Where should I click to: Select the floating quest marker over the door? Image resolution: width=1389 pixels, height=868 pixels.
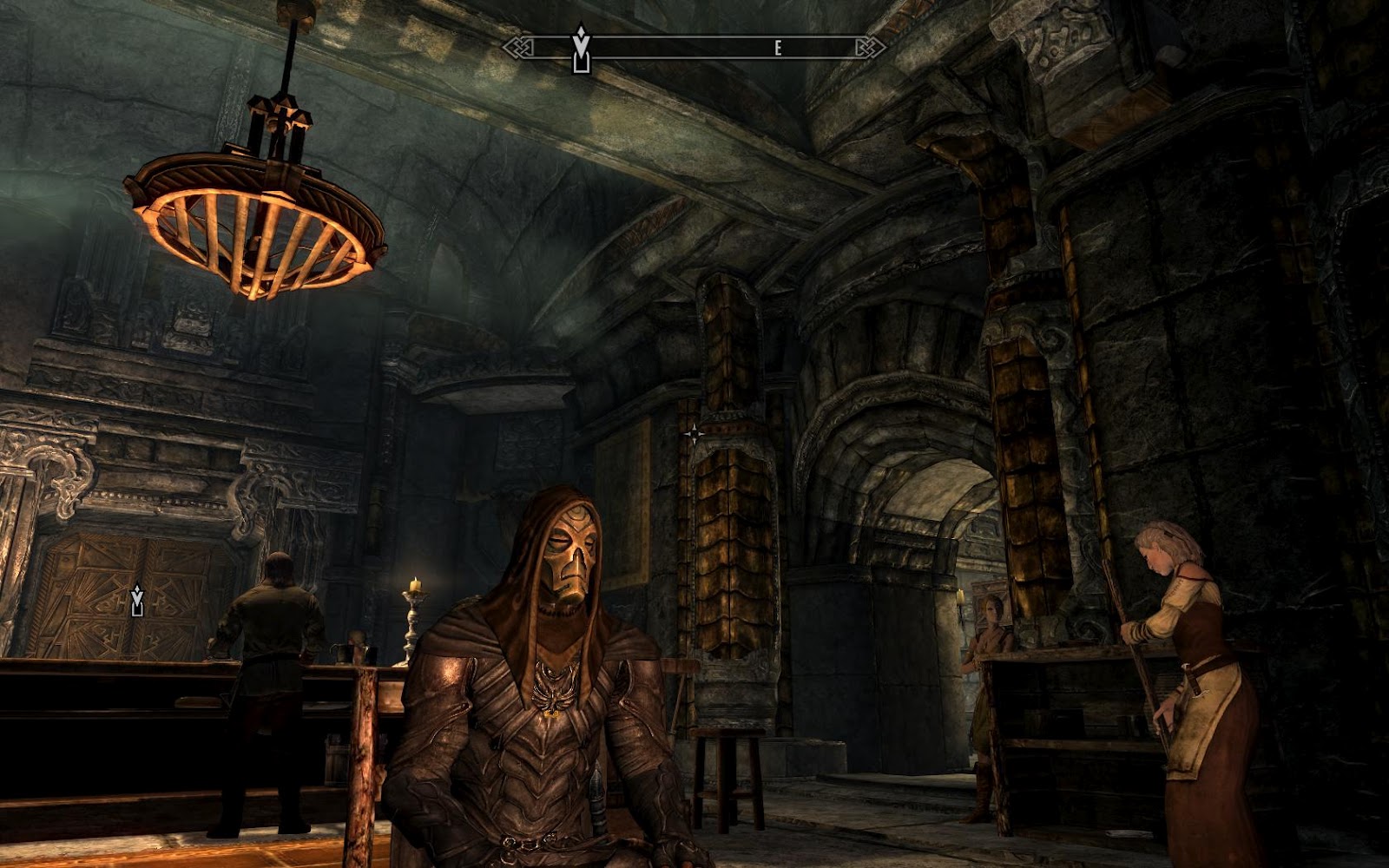(136, 601)
